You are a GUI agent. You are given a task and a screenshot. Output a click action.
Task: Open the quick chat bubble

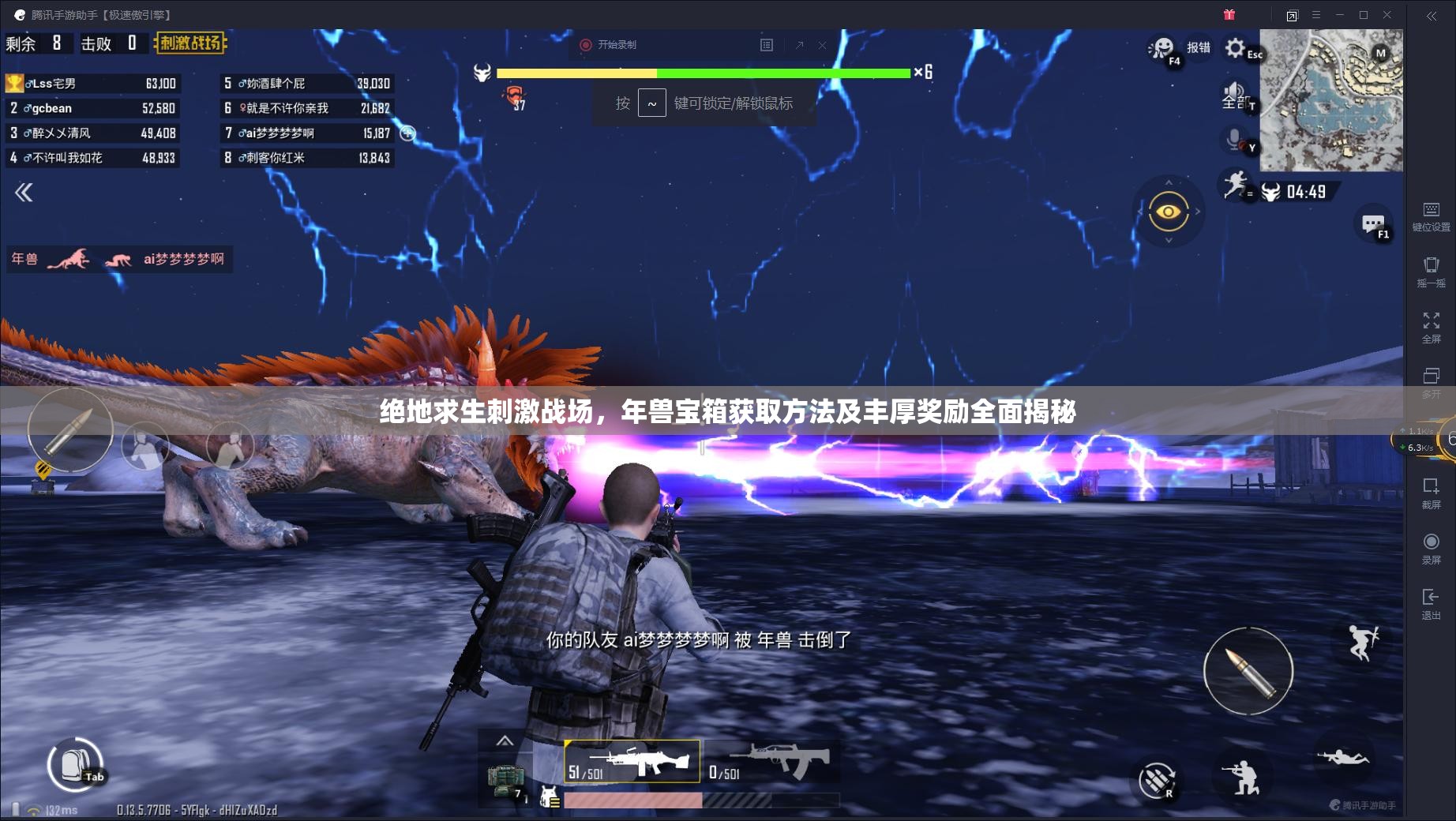coord(1372,223)
